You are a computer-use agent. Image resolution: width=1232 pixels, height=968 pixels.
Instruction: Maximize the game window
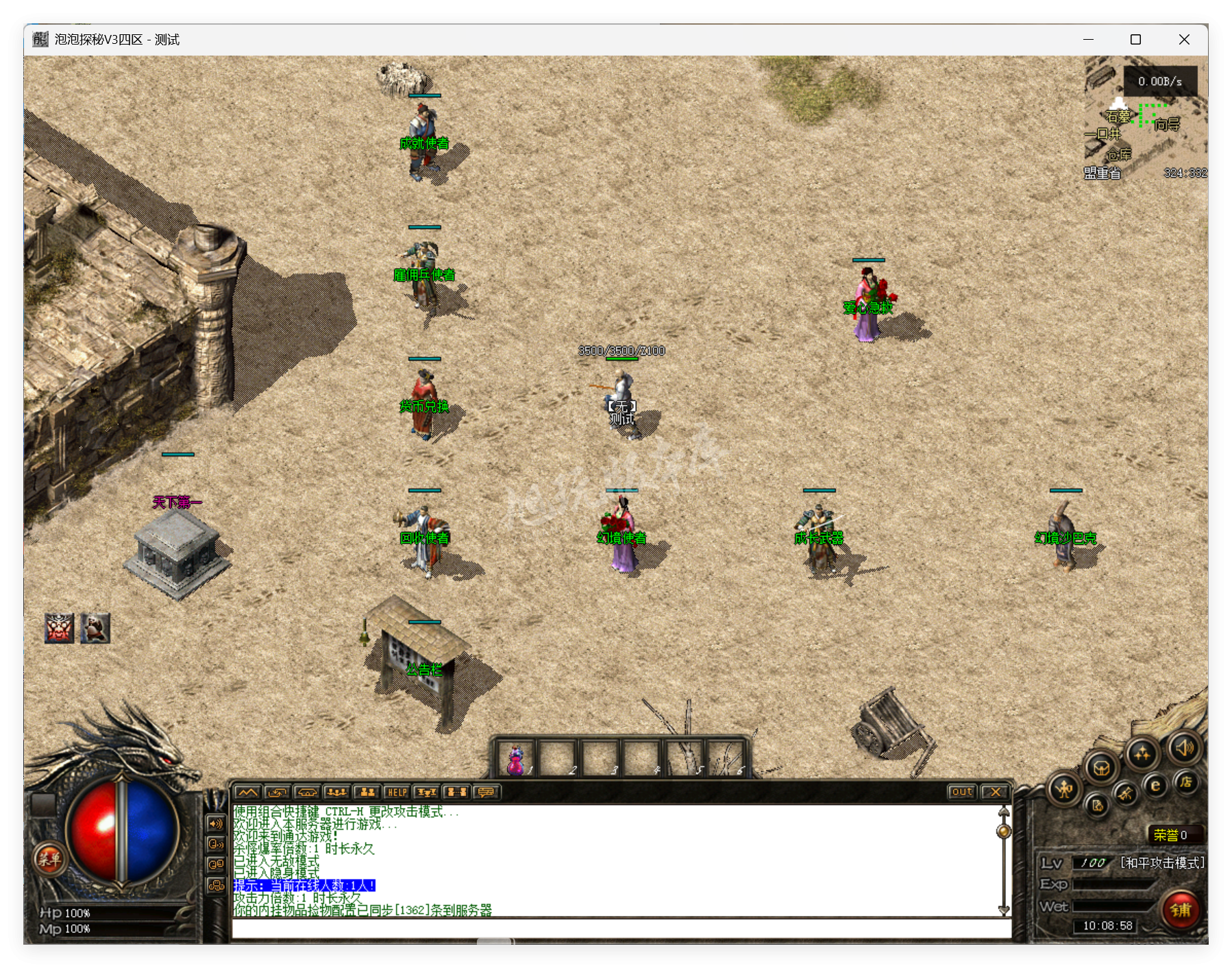[1135, 40]
